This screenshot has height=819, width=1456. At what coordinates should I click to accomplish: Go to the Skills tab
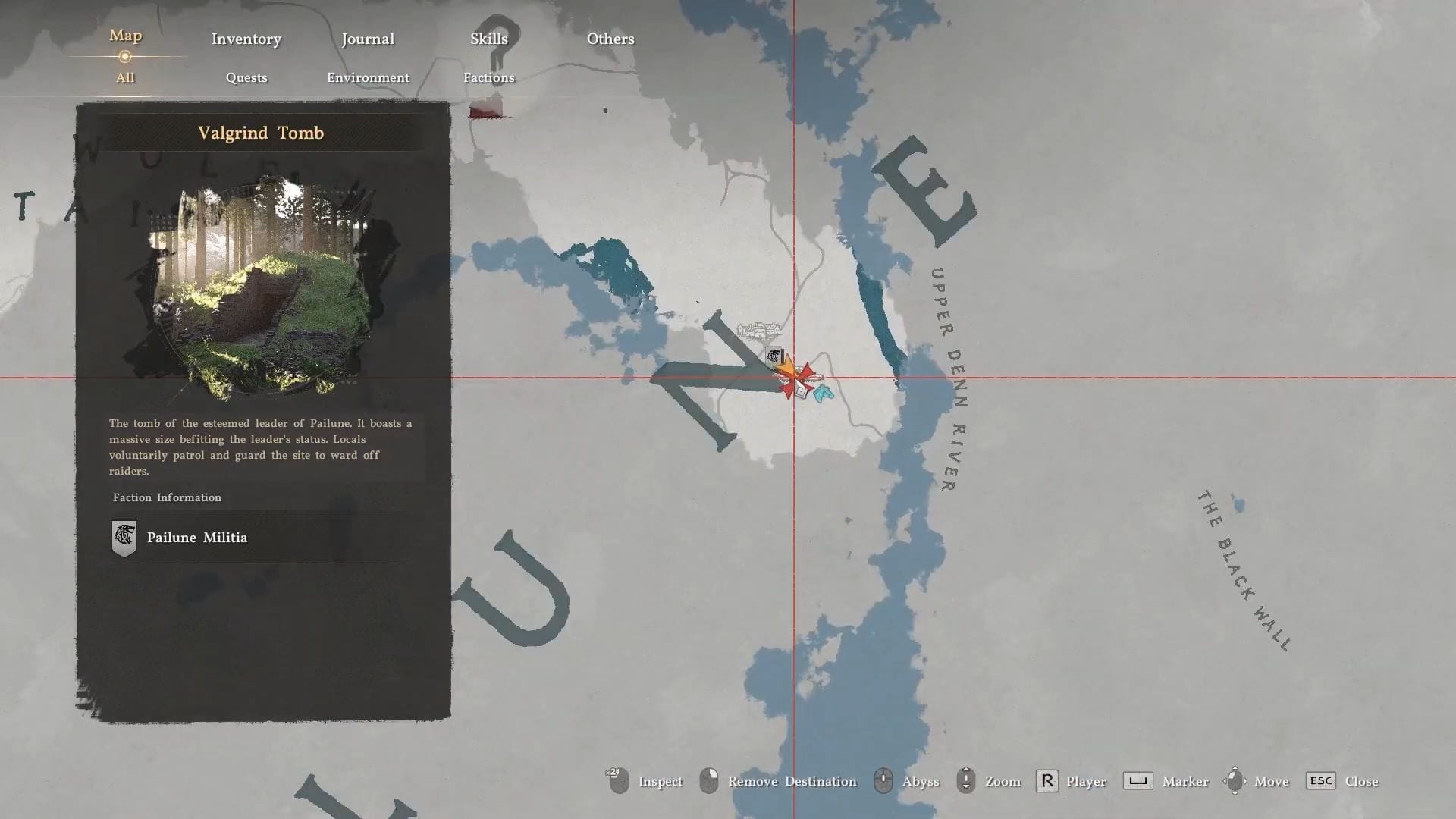pyautogui.click(x=489, y=39)
